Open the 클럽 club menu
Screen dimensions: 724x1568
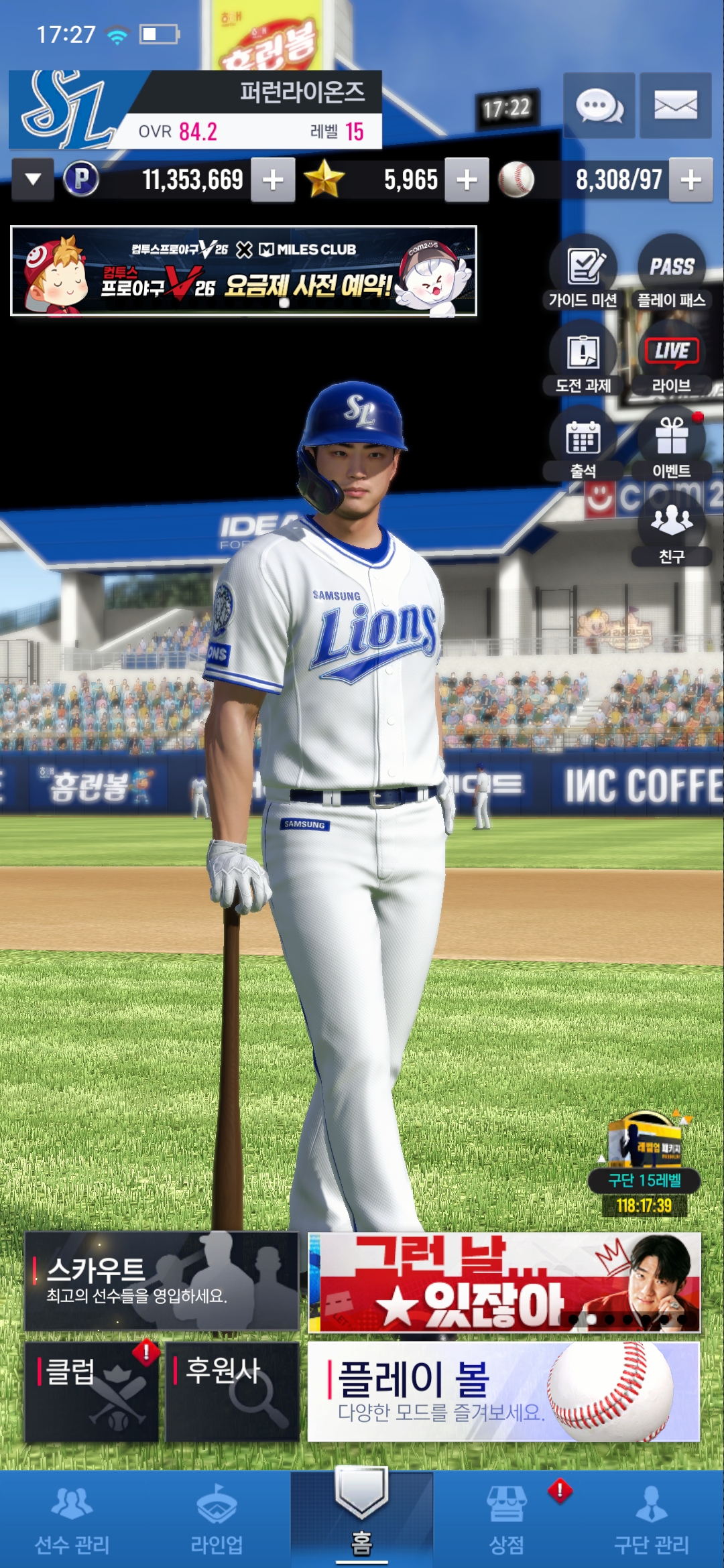point(92,1391)
